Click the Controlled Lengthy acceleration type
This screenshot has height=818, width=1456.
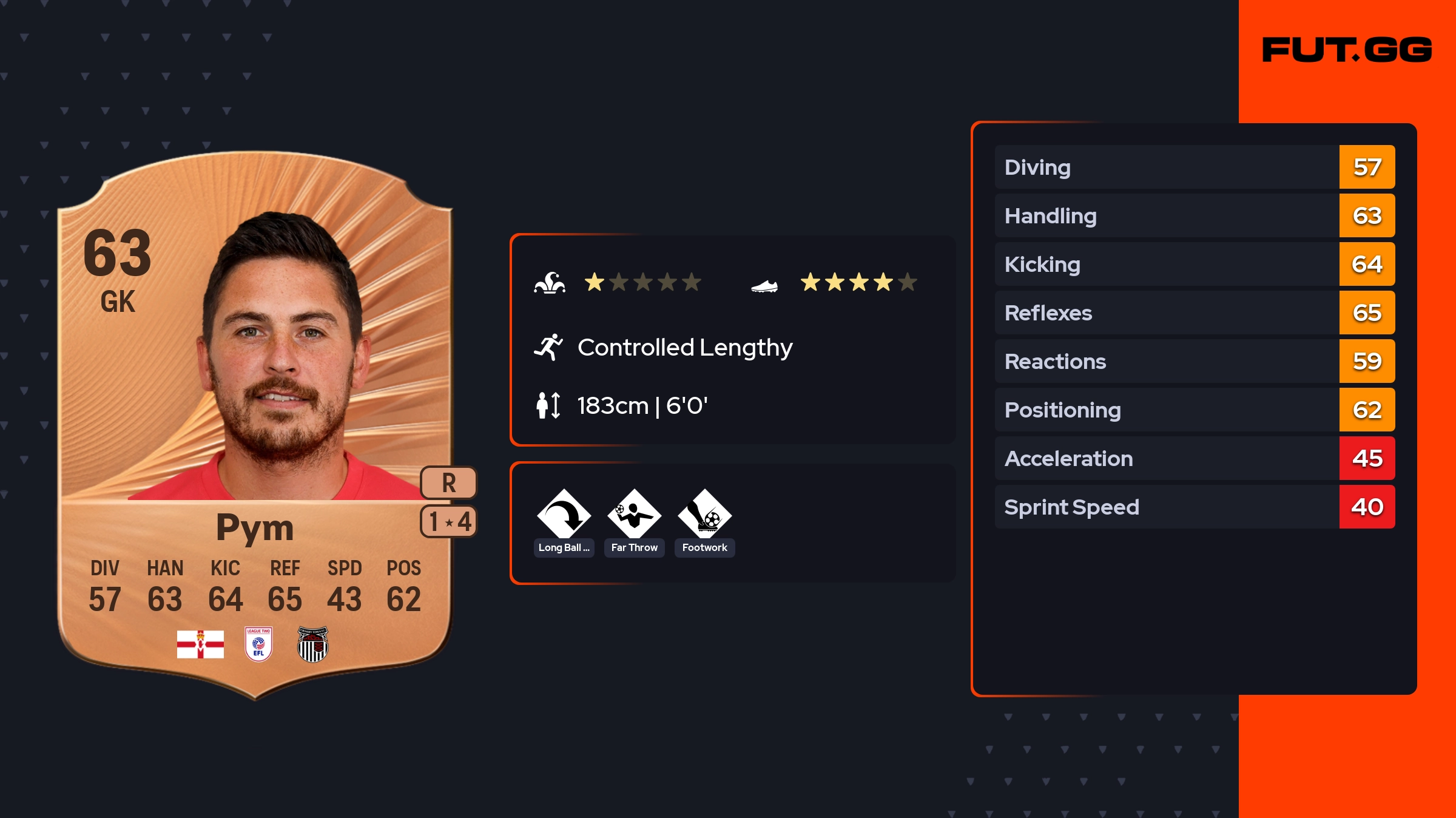(x=684, y=348)
